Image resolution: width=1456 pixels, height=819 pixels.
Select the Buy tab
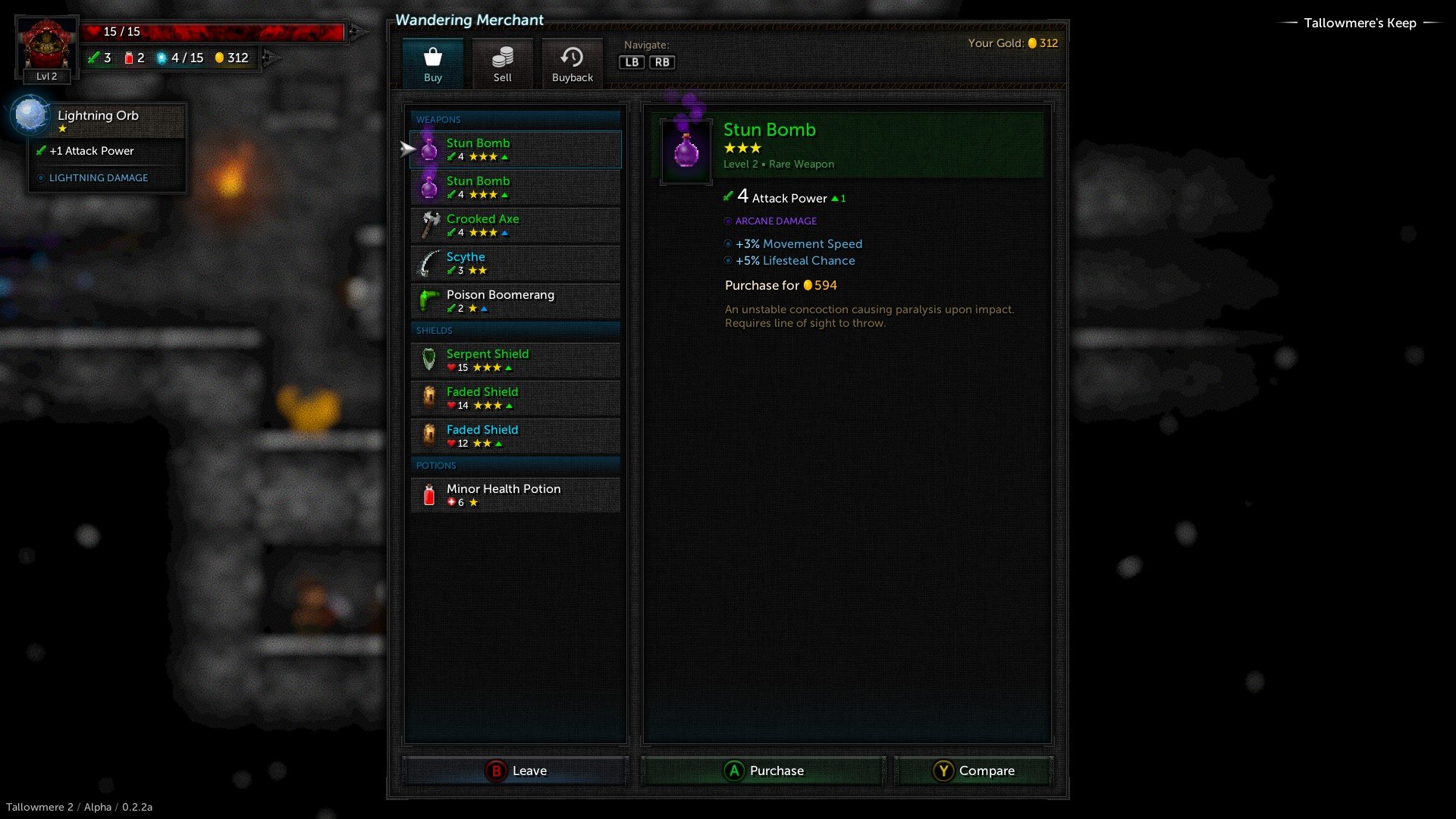point(433,64)
